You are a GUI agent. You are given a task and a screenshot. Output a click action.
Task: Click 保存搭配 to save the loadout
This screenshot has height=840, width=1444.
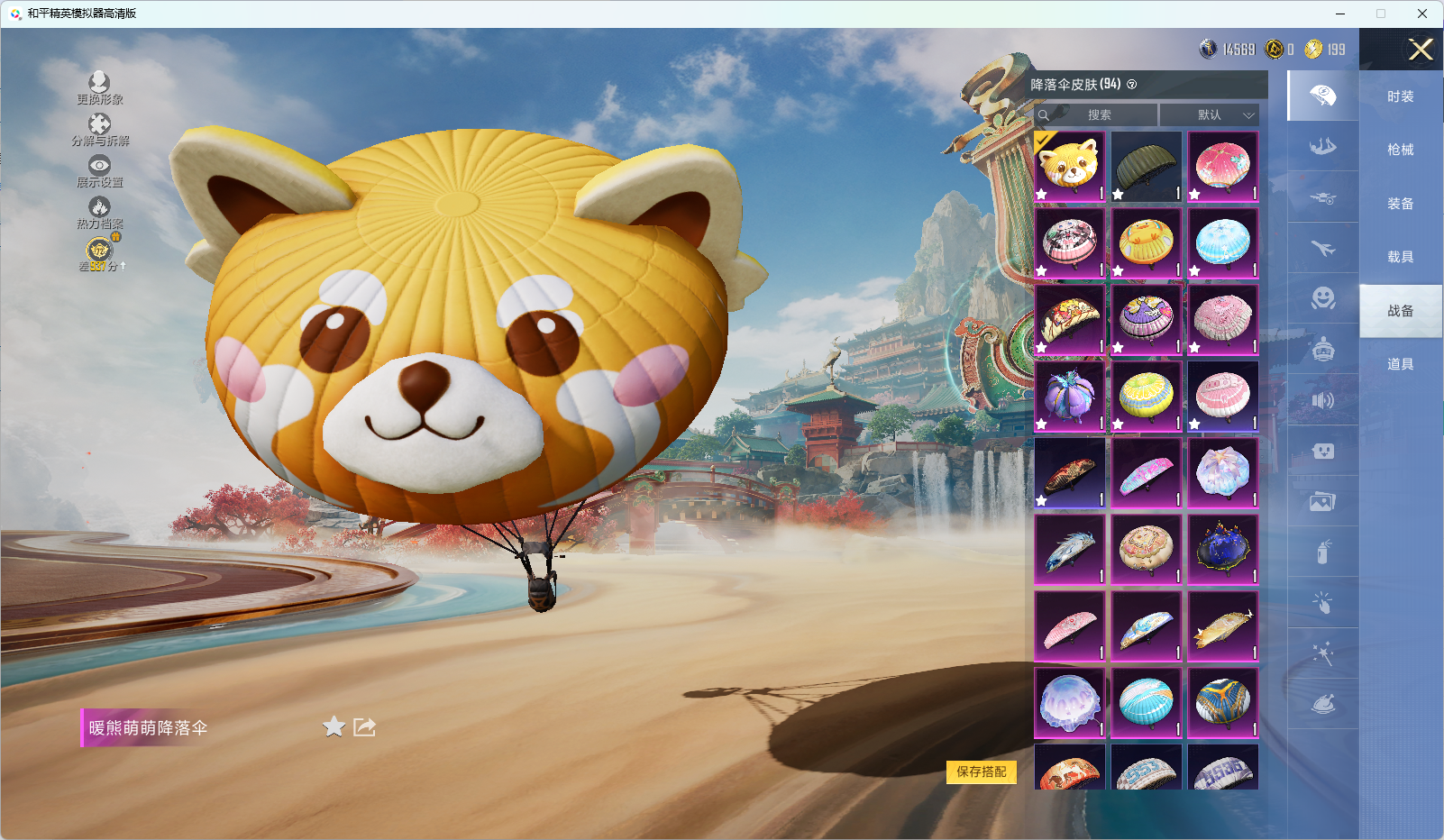(x=981, y=772)
